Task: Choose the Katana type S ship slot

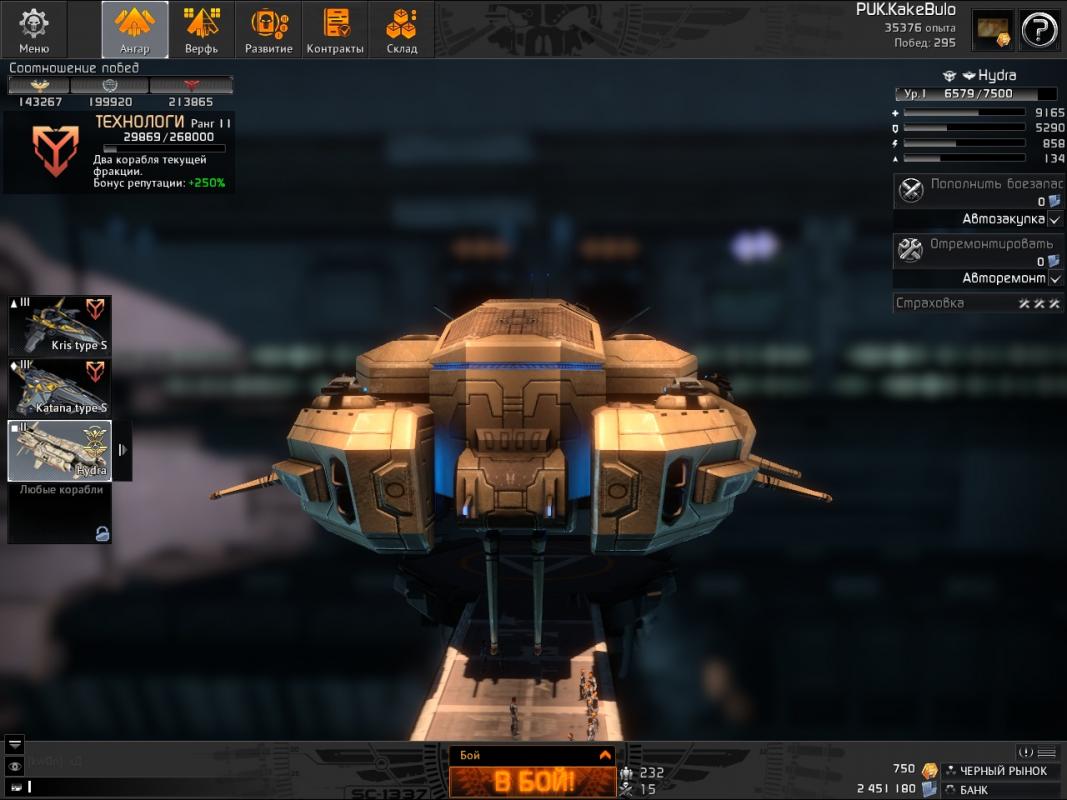Action: pos(60,387)
